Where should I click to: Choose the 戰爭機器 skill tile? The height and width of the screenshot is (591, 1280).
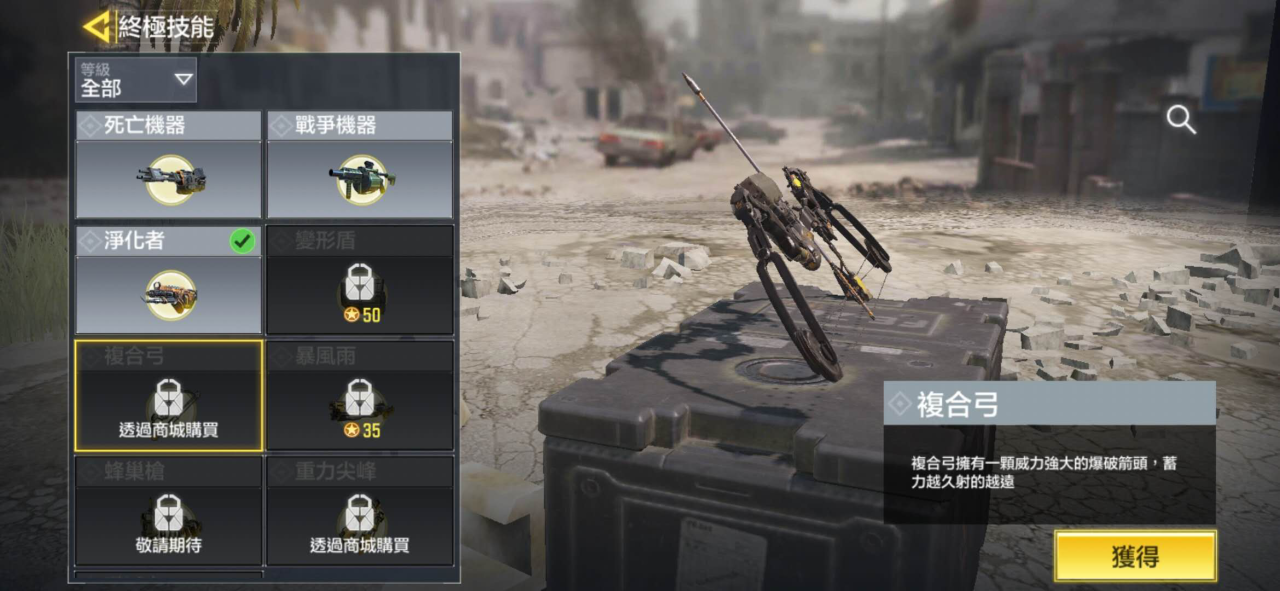click(x=360, y=165)
